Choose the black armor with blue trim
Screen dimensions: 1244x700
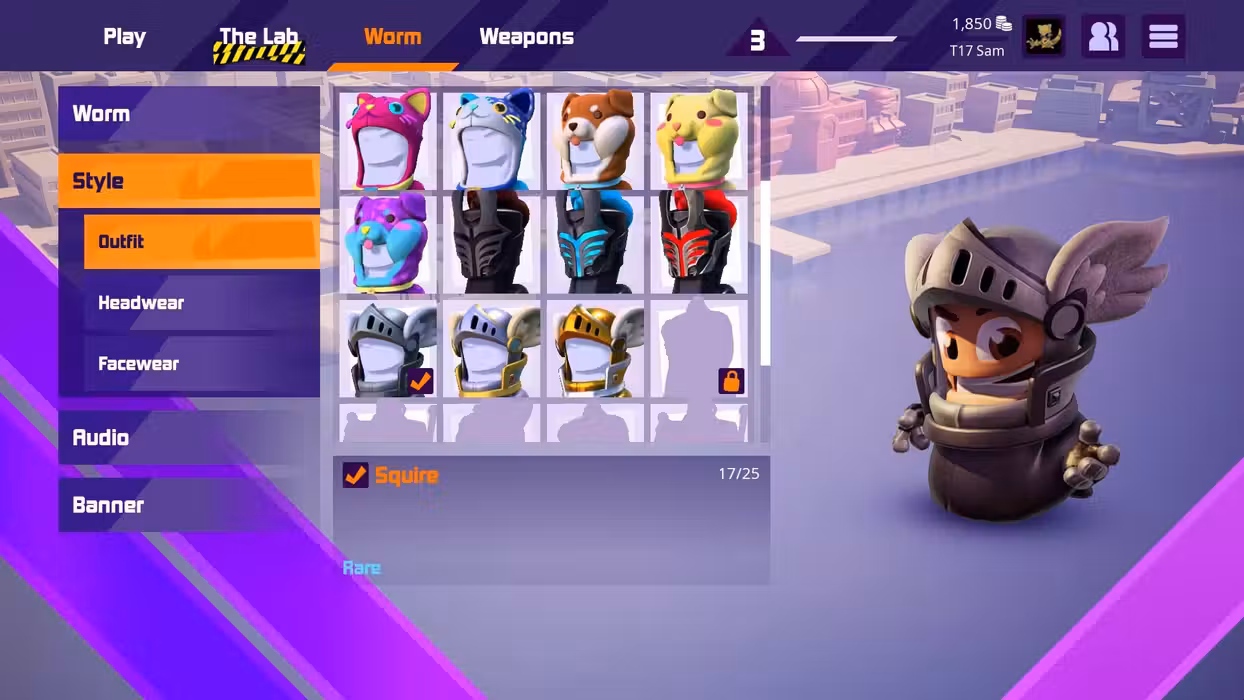[596, 243]
